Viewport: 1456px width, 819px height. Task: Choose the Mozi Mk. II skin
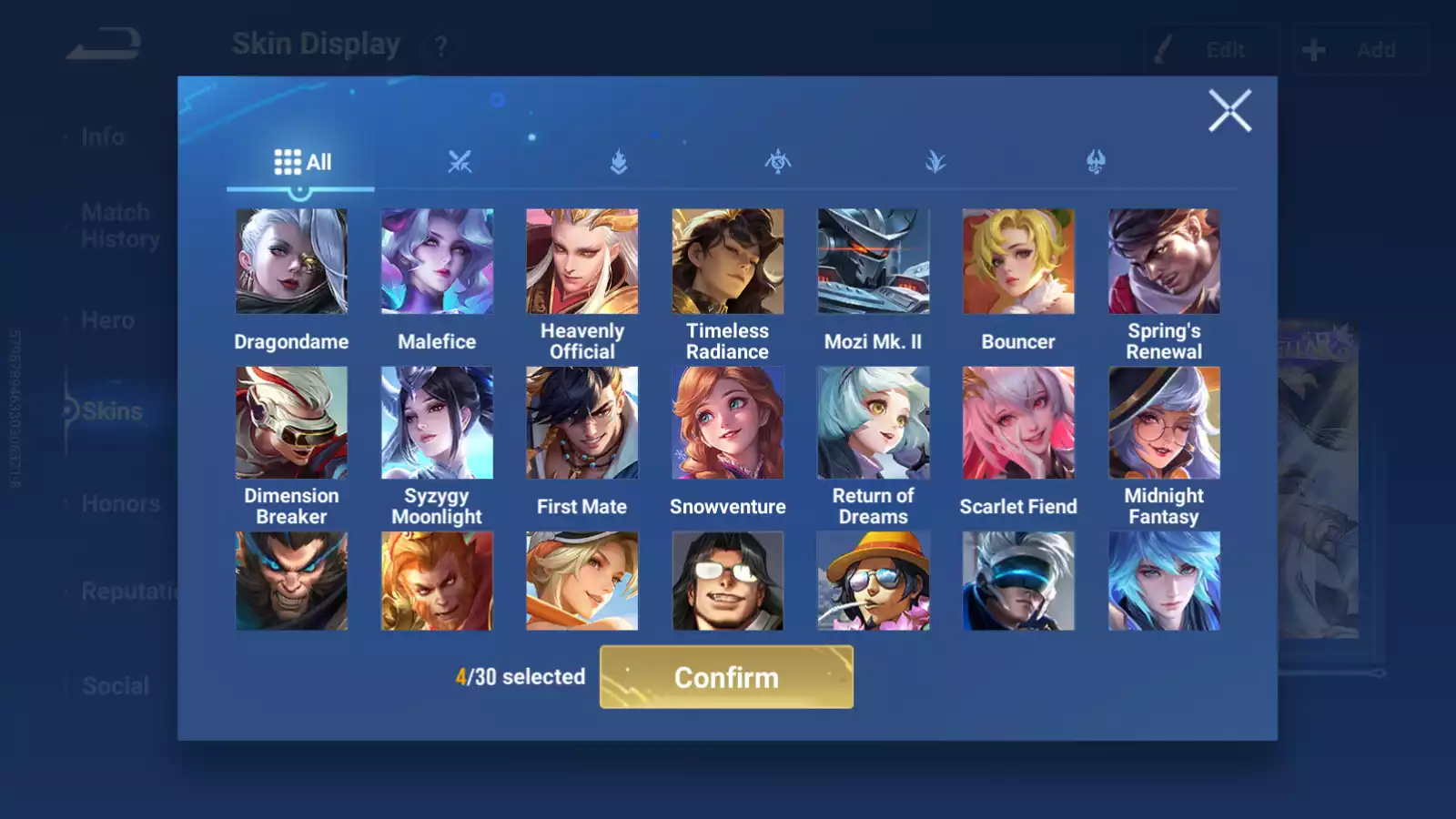[873, 262]
